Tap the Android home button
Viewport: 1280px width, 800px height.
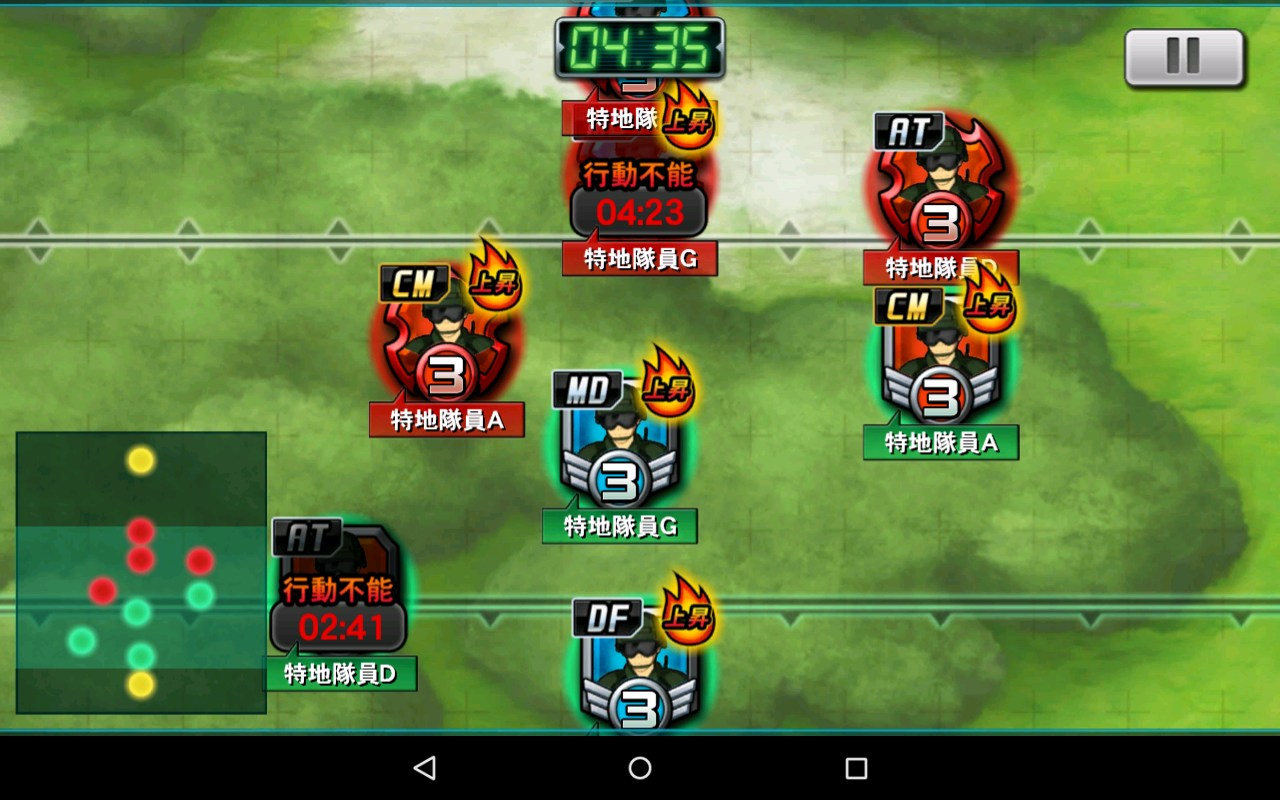coord(640,768)
